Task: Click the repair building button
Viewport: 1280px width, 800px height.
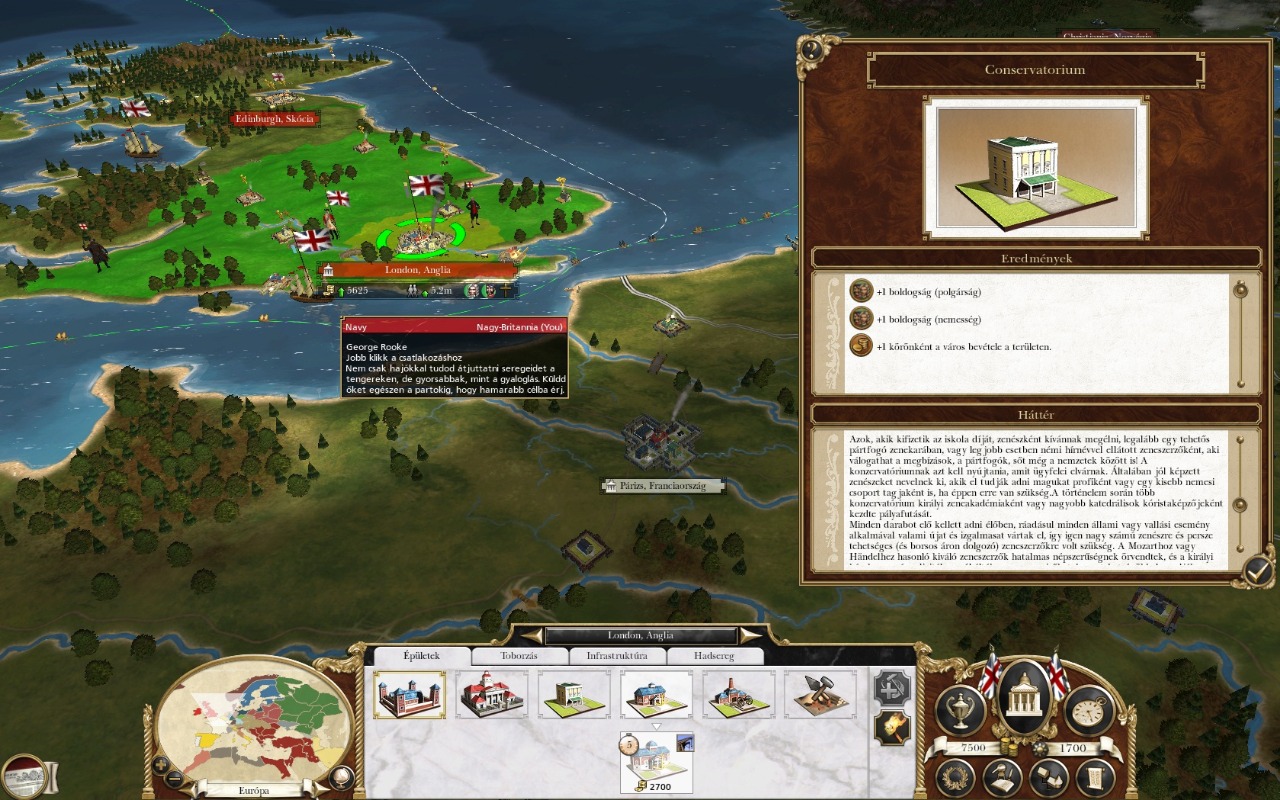Action: click(x=892, y=688)
